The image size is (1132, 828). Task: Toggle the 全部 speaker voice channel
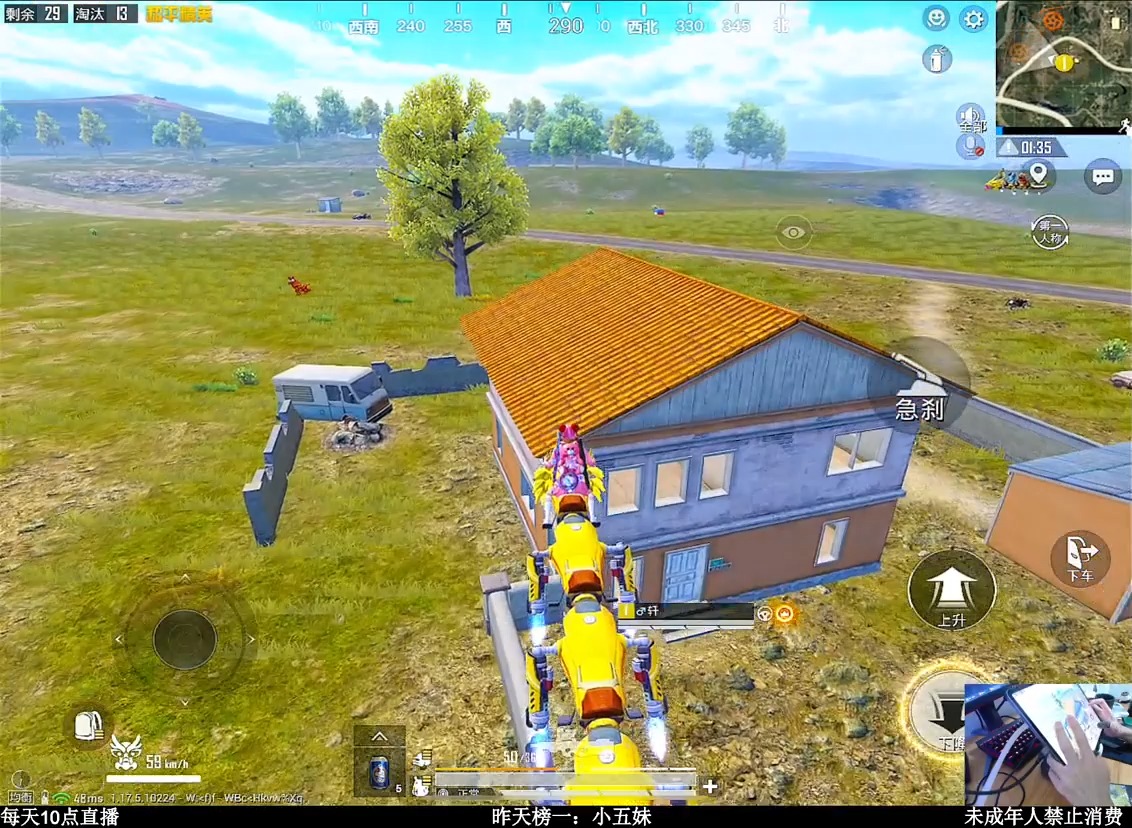969,116
